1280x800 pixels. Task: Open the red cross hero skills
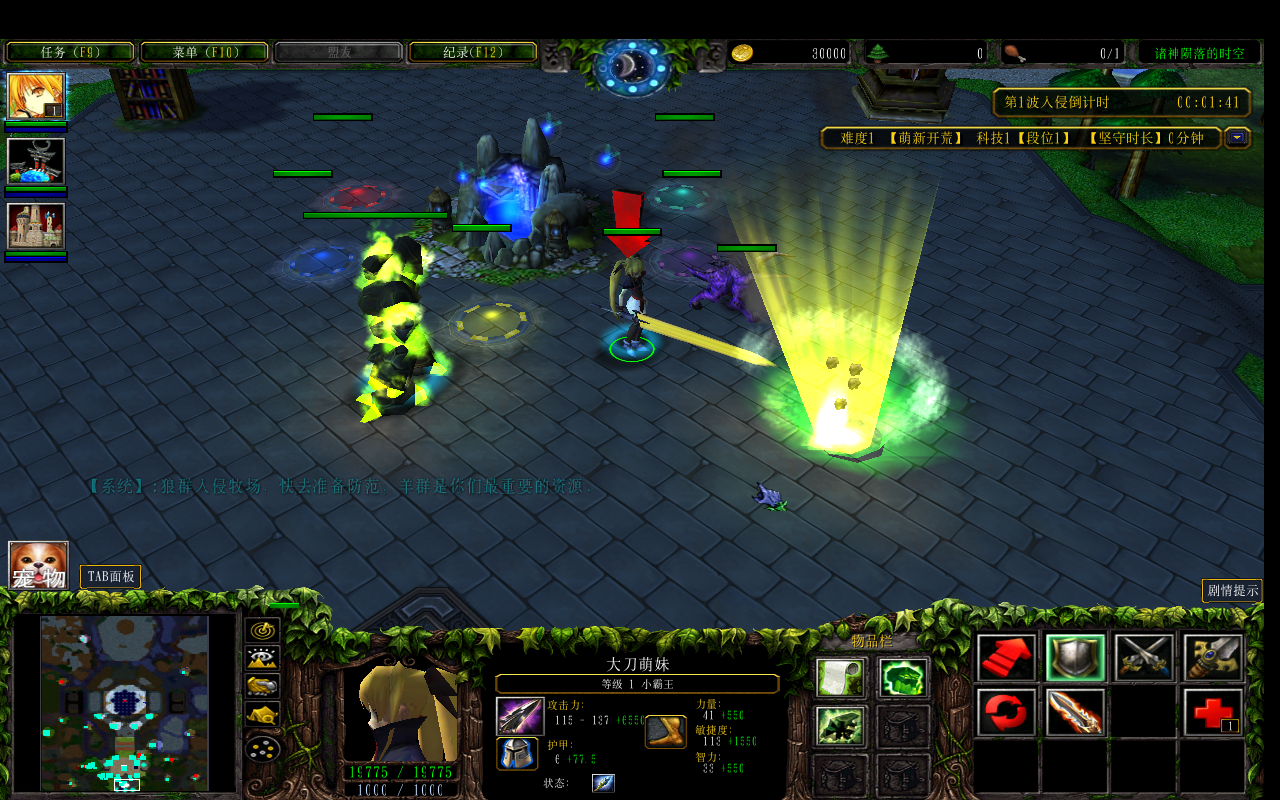[x=1213, y=713]
